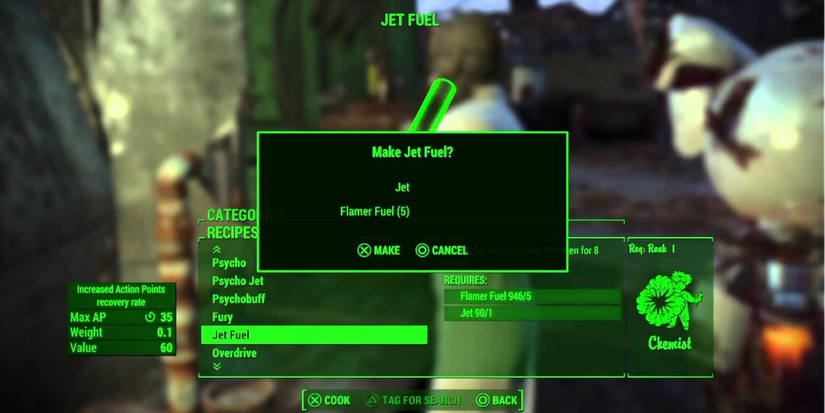
Task: Select the Psycho recipe
Action: point(229,263)
